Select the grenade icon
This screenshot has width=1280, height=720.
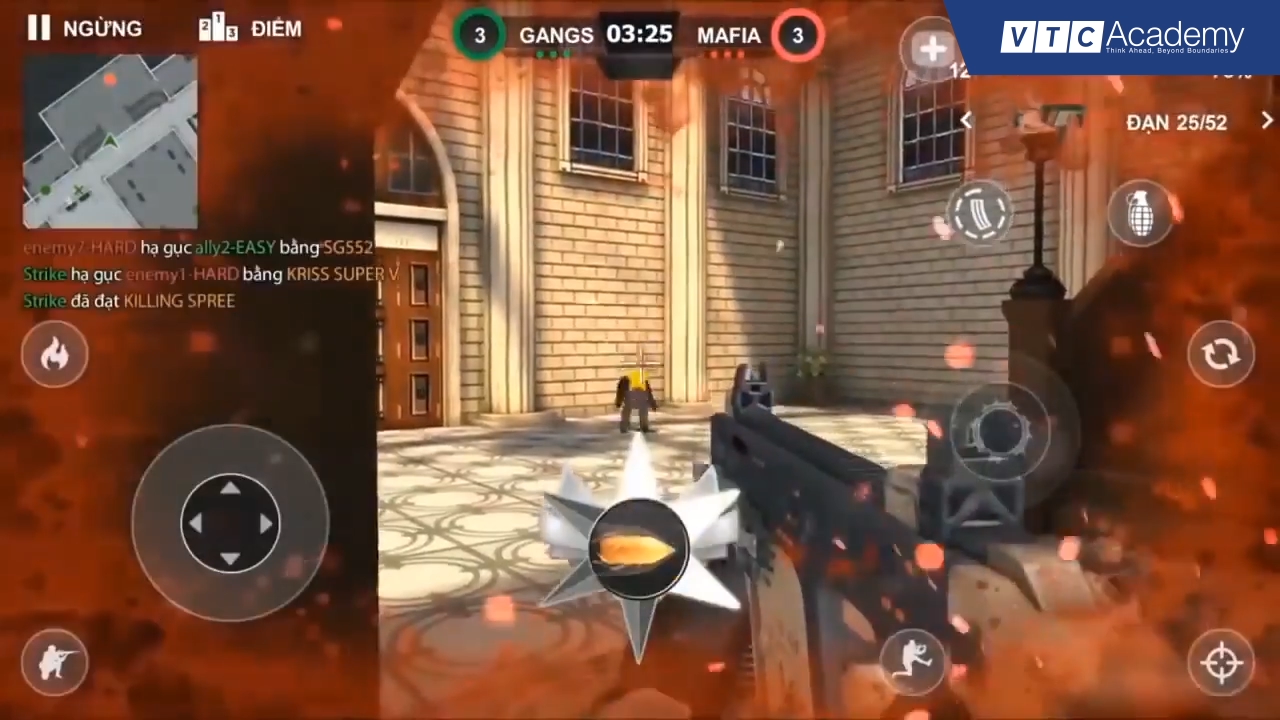[1141, 215]
